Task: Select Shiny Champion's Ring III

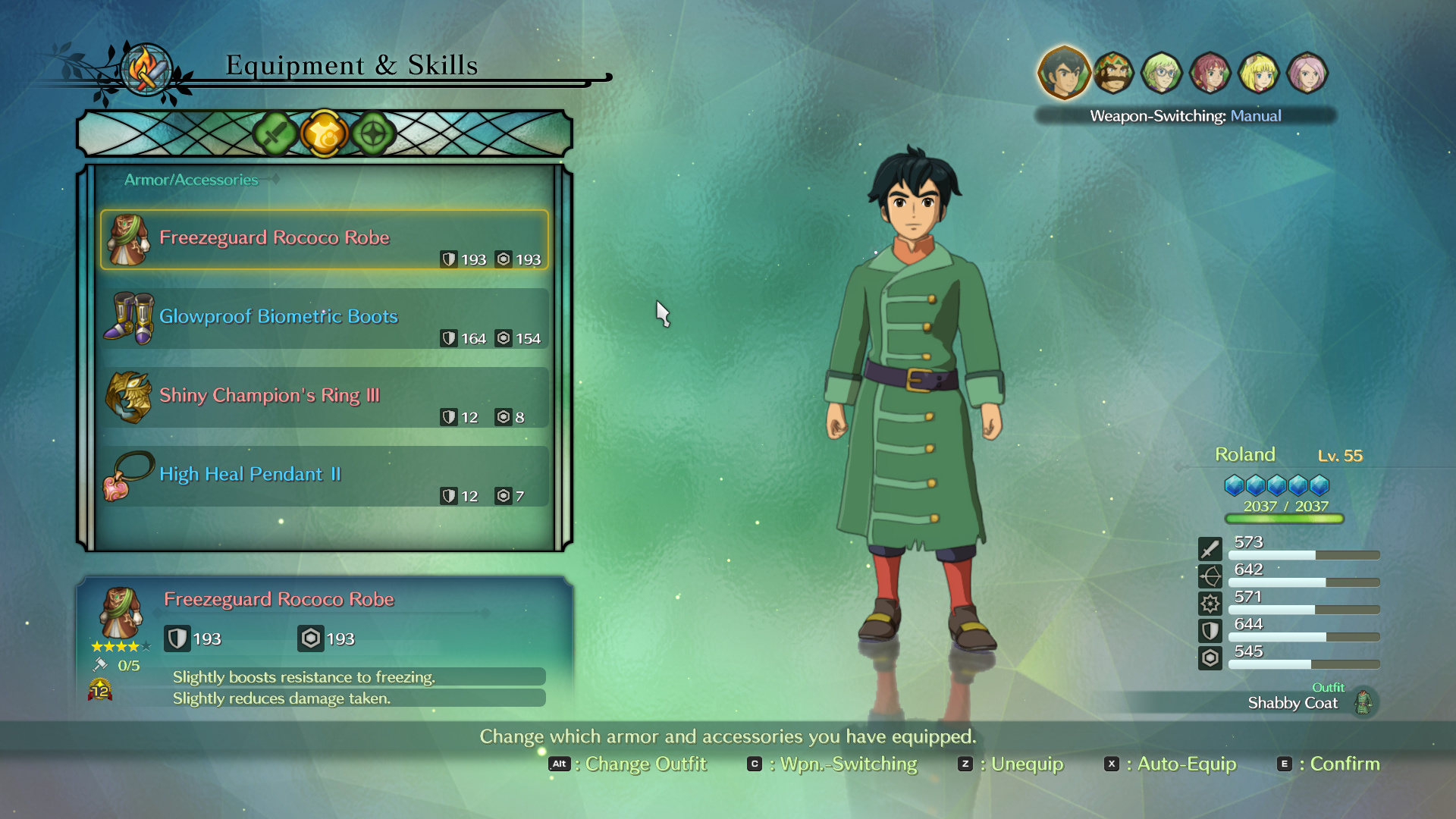Action: [x=325, y=397]
